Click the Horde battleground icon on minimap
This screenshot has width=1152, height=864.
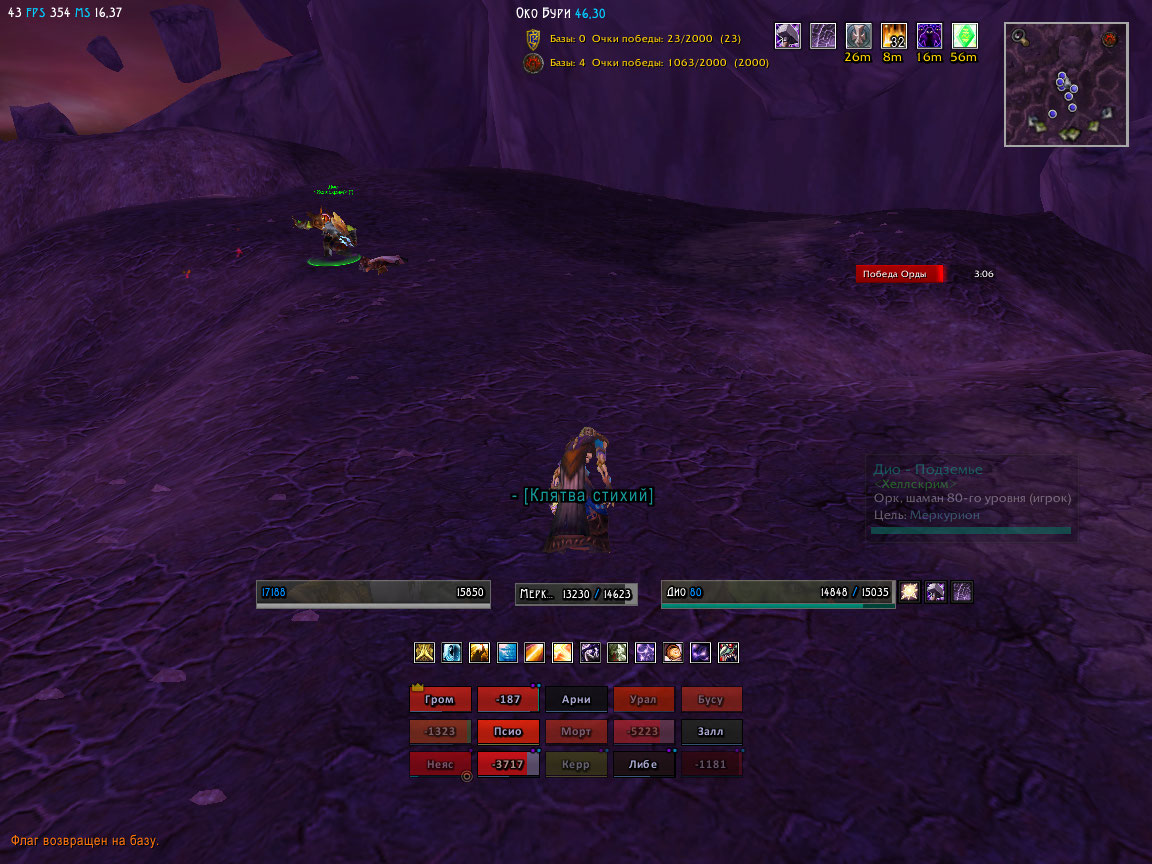pos(1111,39)
